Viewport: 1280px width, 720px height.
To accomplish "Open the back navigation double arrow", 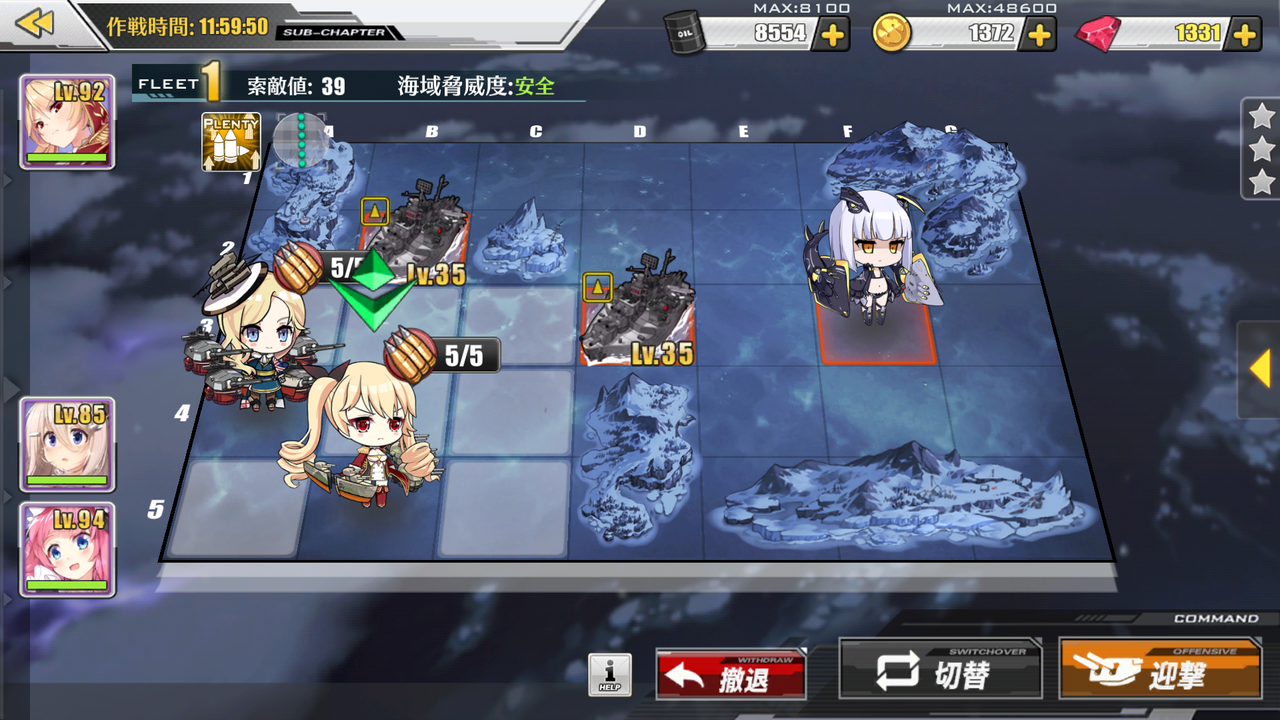I will pyautogui.click(x=33, y=24).
